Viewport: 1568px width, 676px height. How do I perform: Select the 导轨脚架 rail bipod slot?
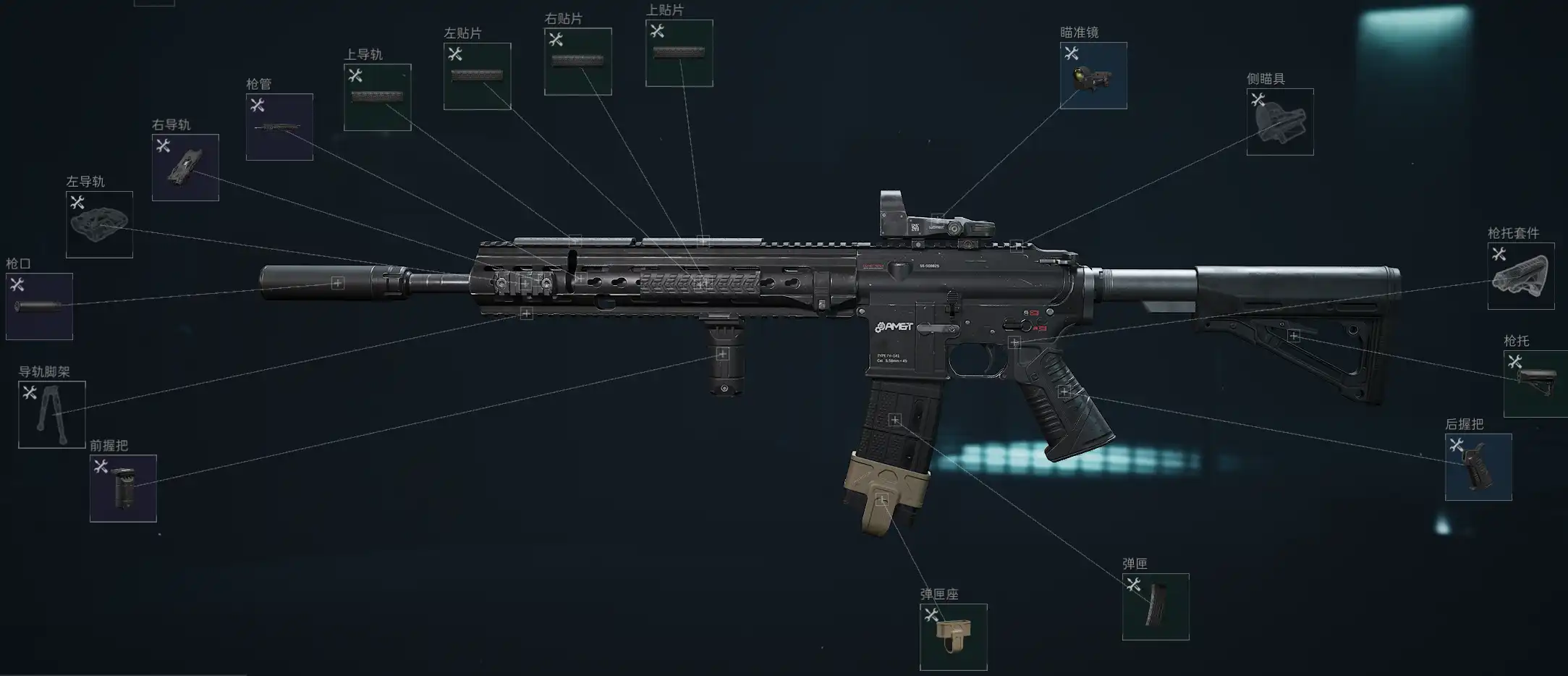click(x=51, y=414)
